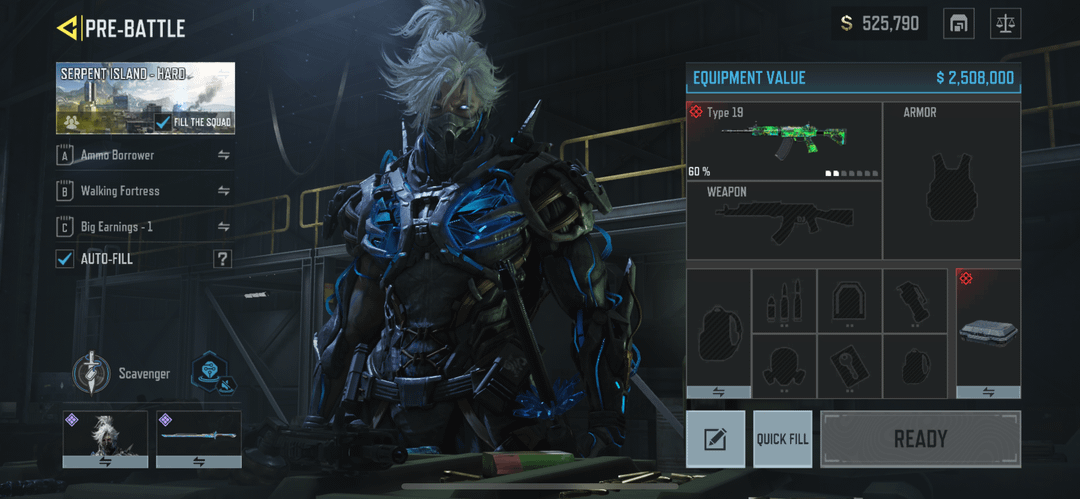
Task: Open the loadout edit pencil button
Action: point(716,439)
